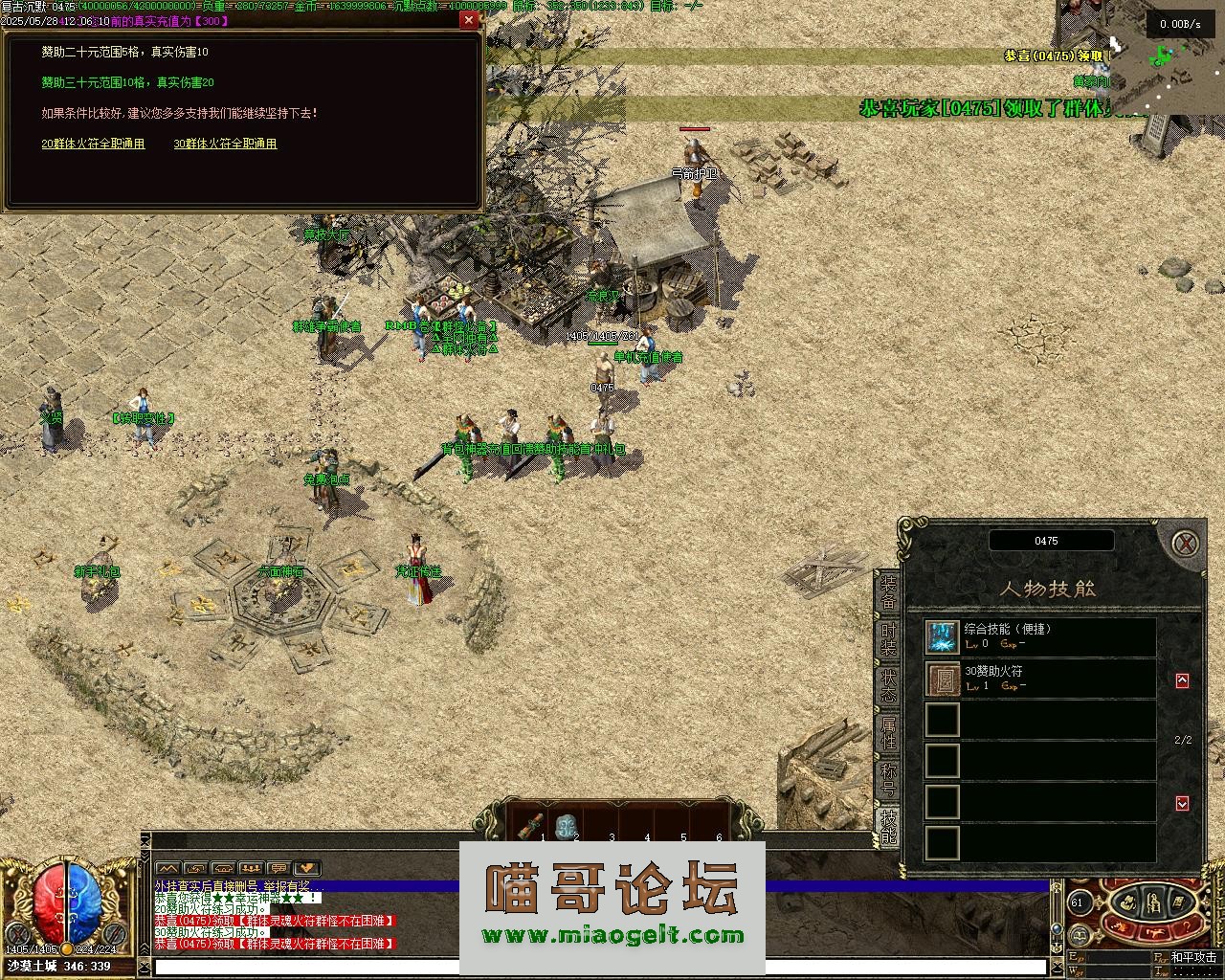This screenshot has width=1225, height=980.
Task: Choose the 20群体火符全职通用 option
Action: click(93, 144)
